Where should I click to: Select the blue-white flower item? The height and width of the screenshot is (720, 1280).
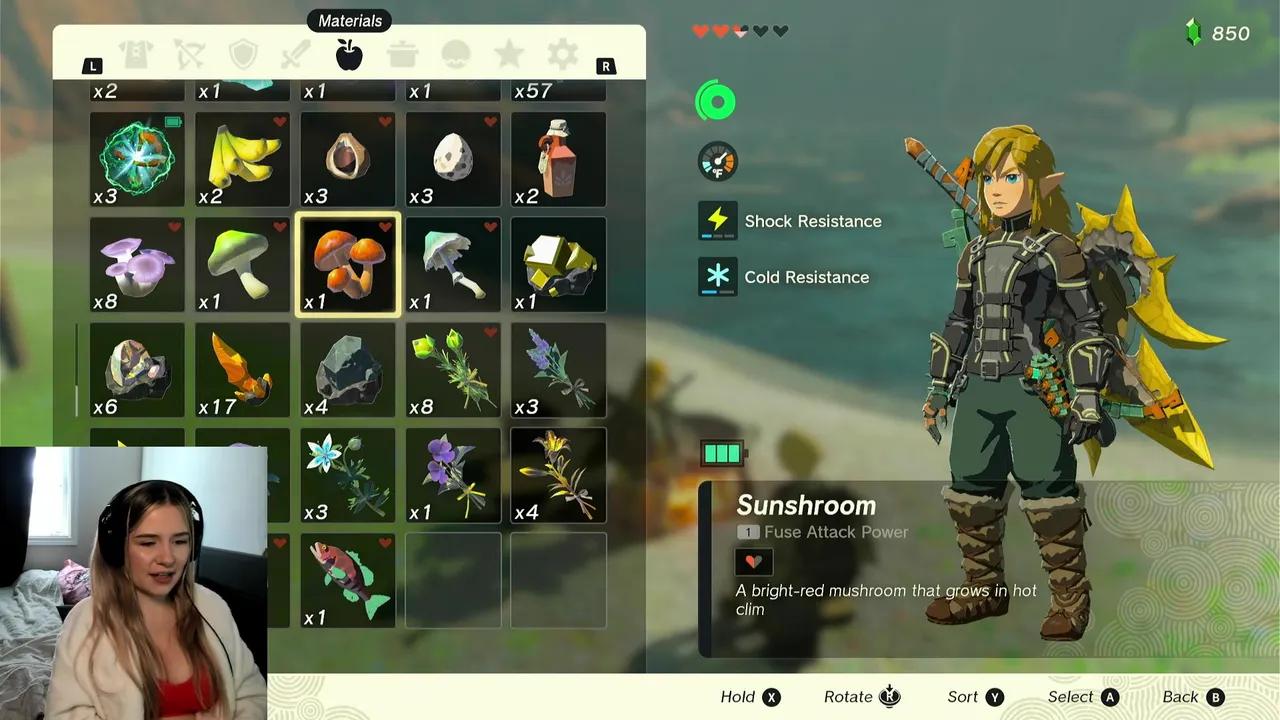[x=348, y=476]
